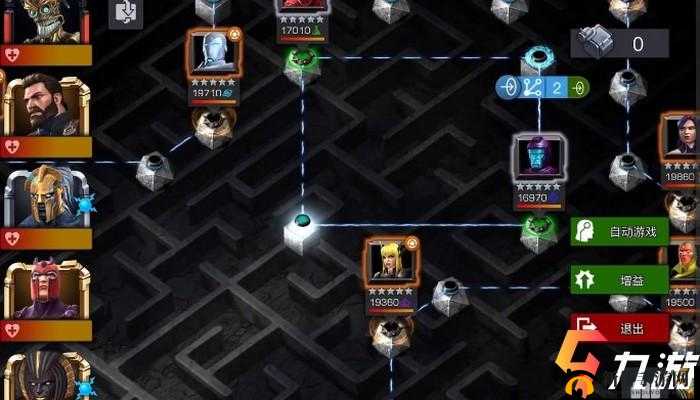Image resolution: width=700 pixels, height=400 pixels.
Task: Open the item counter showing 0
Action: [619, 43]
